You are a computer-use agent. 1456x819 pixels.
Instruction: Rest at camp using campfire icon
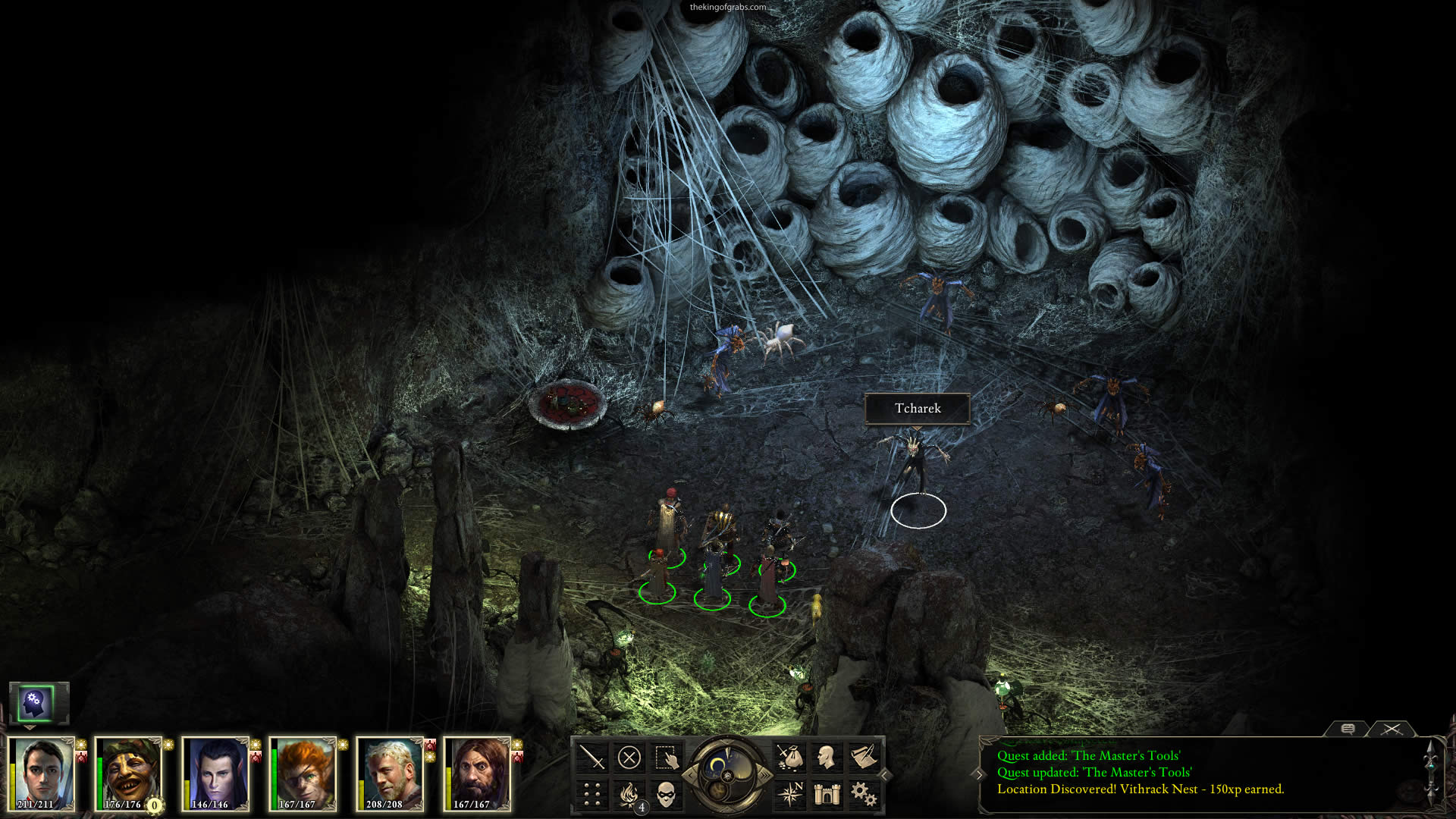pyautogui.click(x=629, y=794)
